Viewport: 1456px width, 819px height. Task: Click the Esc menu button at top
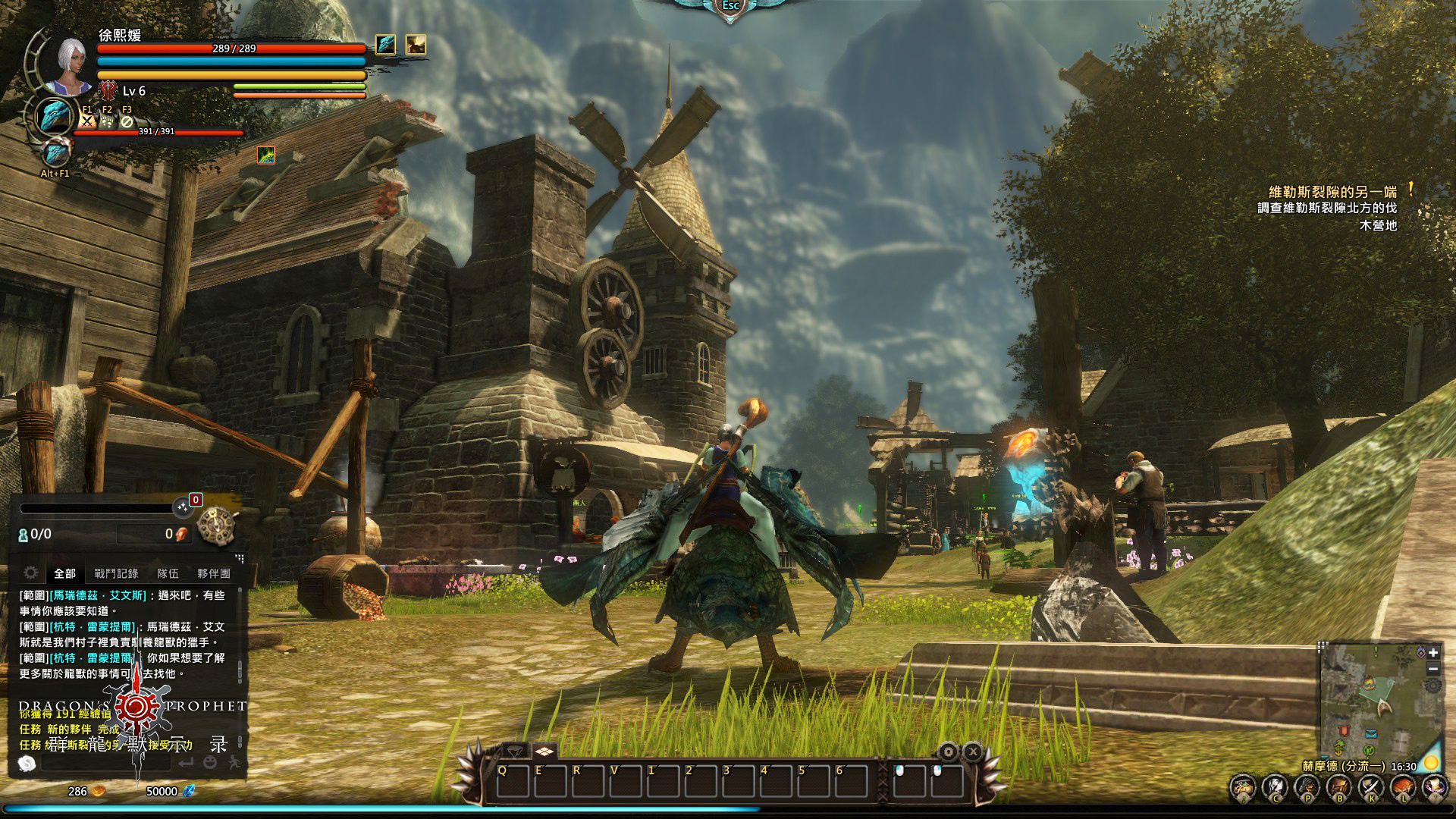[x=730, y=6]
